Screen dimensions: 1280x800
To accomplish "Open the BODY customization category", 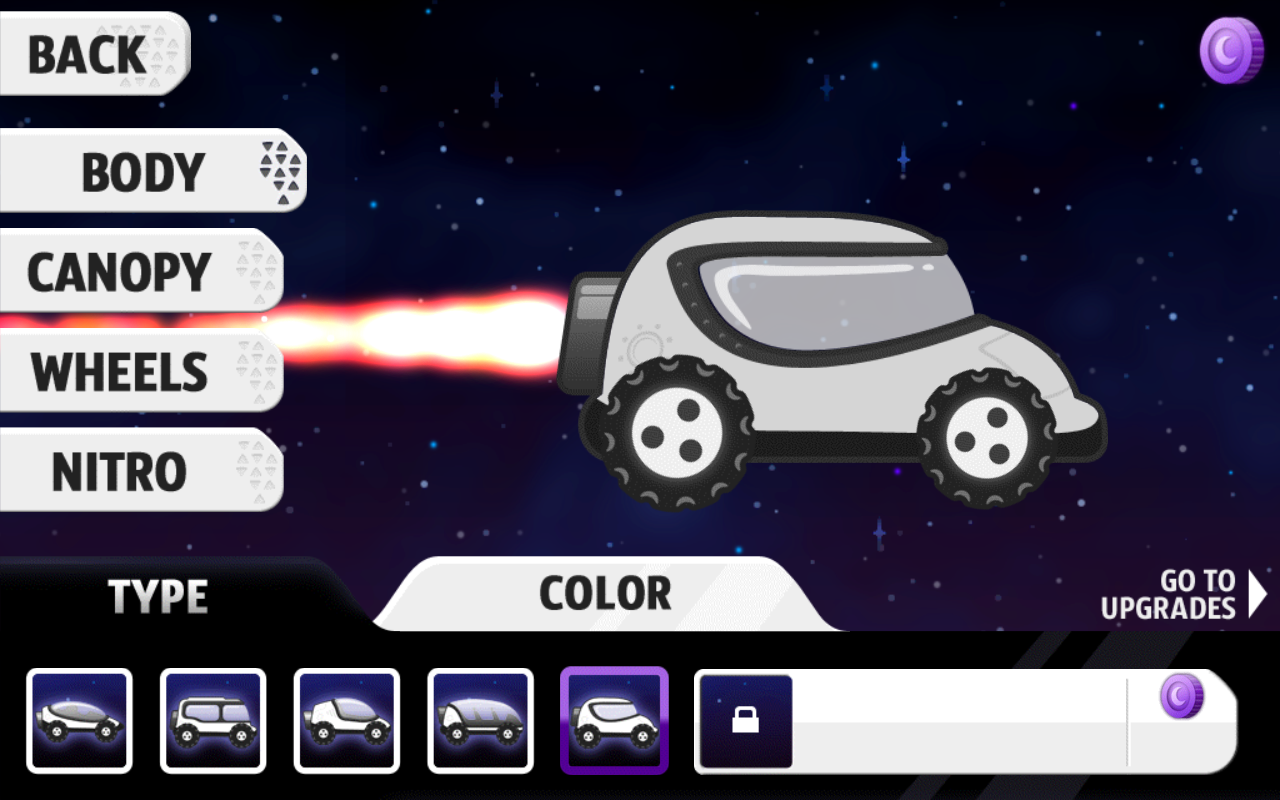I will (150, 172).
